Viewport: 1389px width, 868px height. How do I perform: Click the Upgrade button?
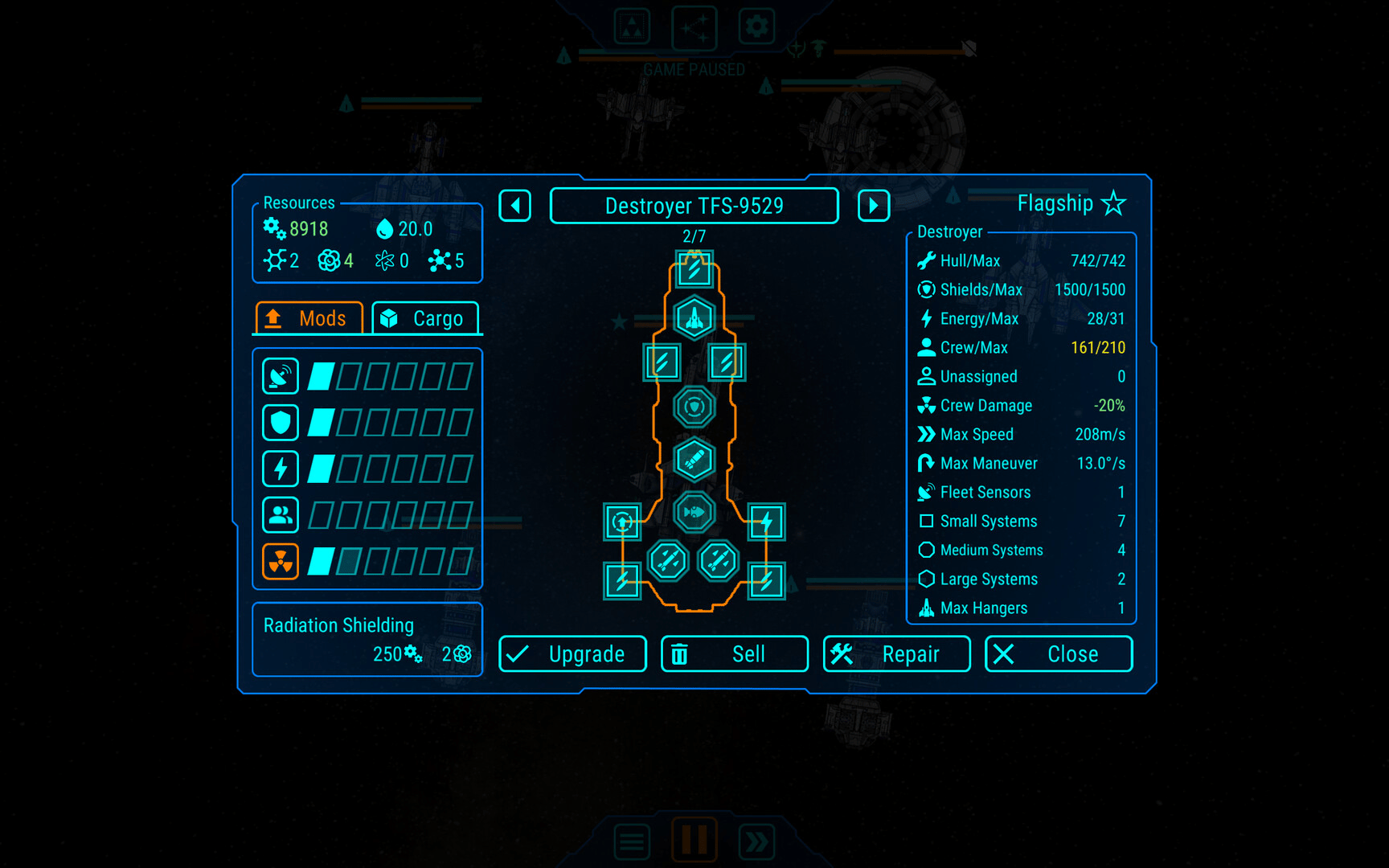click(x=572, y=654)
